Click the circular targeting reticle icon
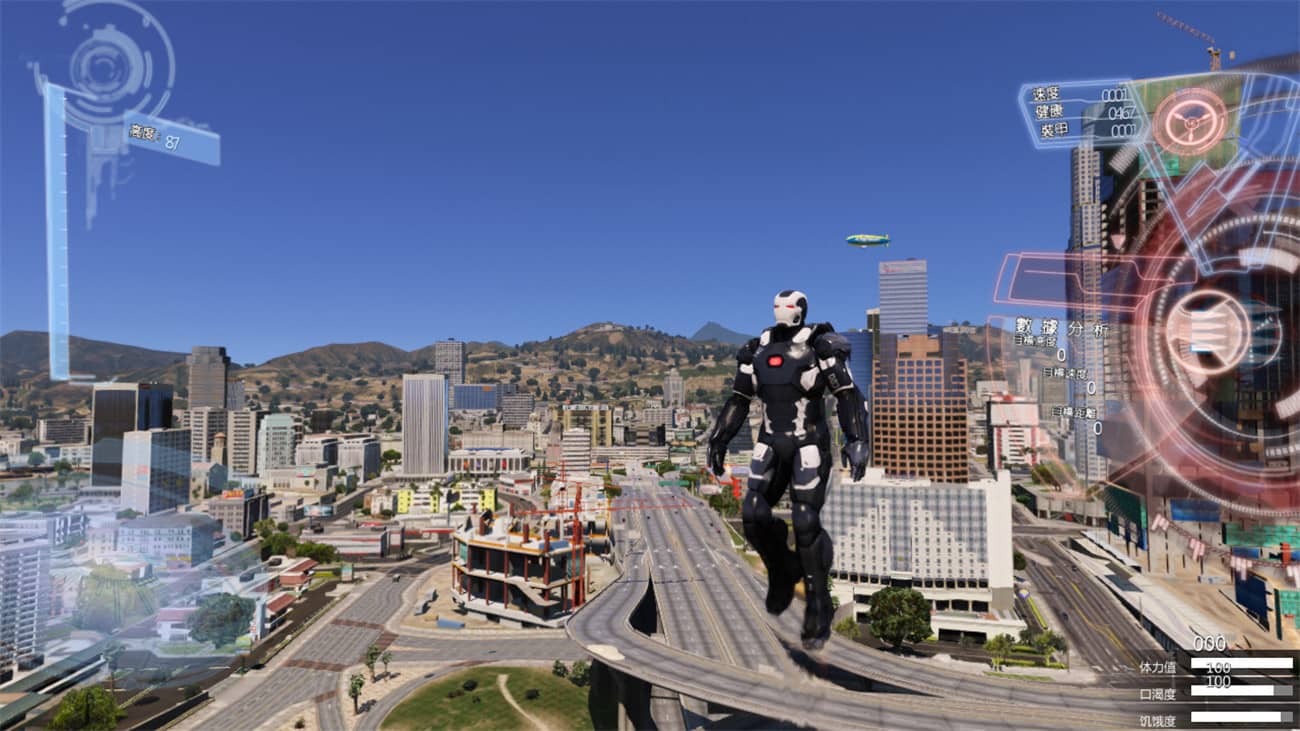The height and width of the screenshot is (731, 1300). (x=1192, y=123)
